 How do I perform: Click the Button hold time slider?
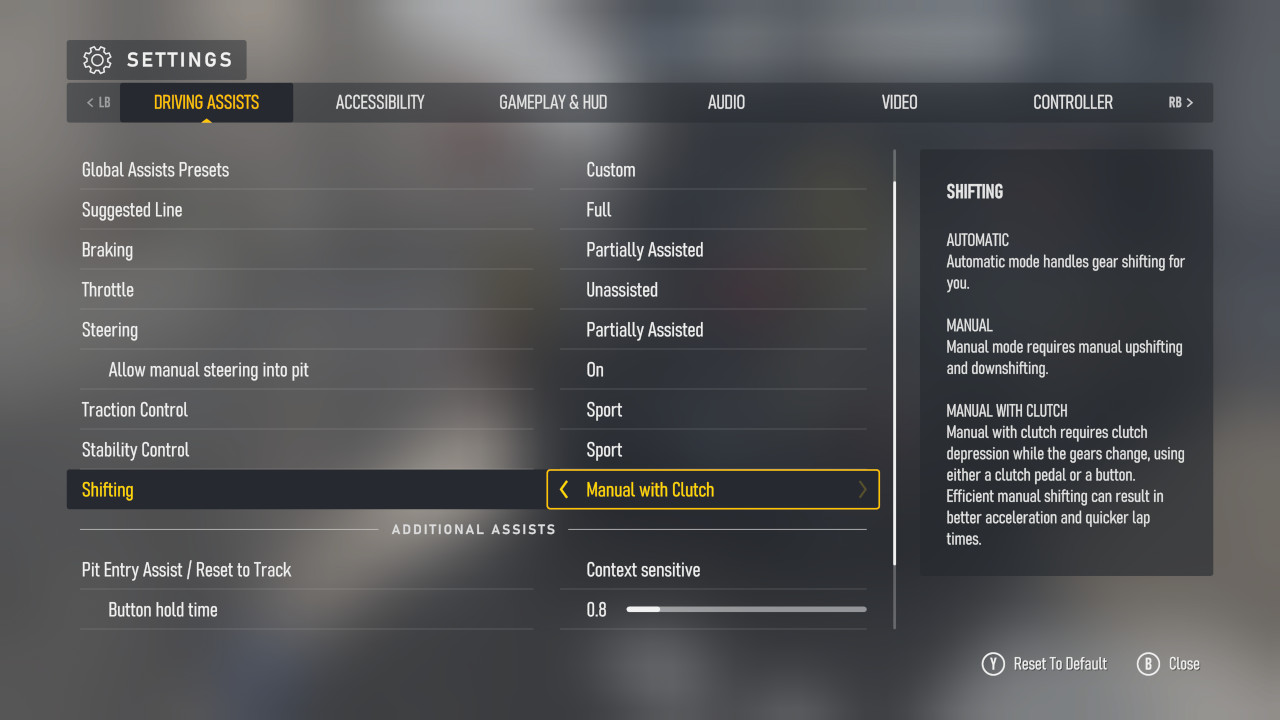point(745,608)
